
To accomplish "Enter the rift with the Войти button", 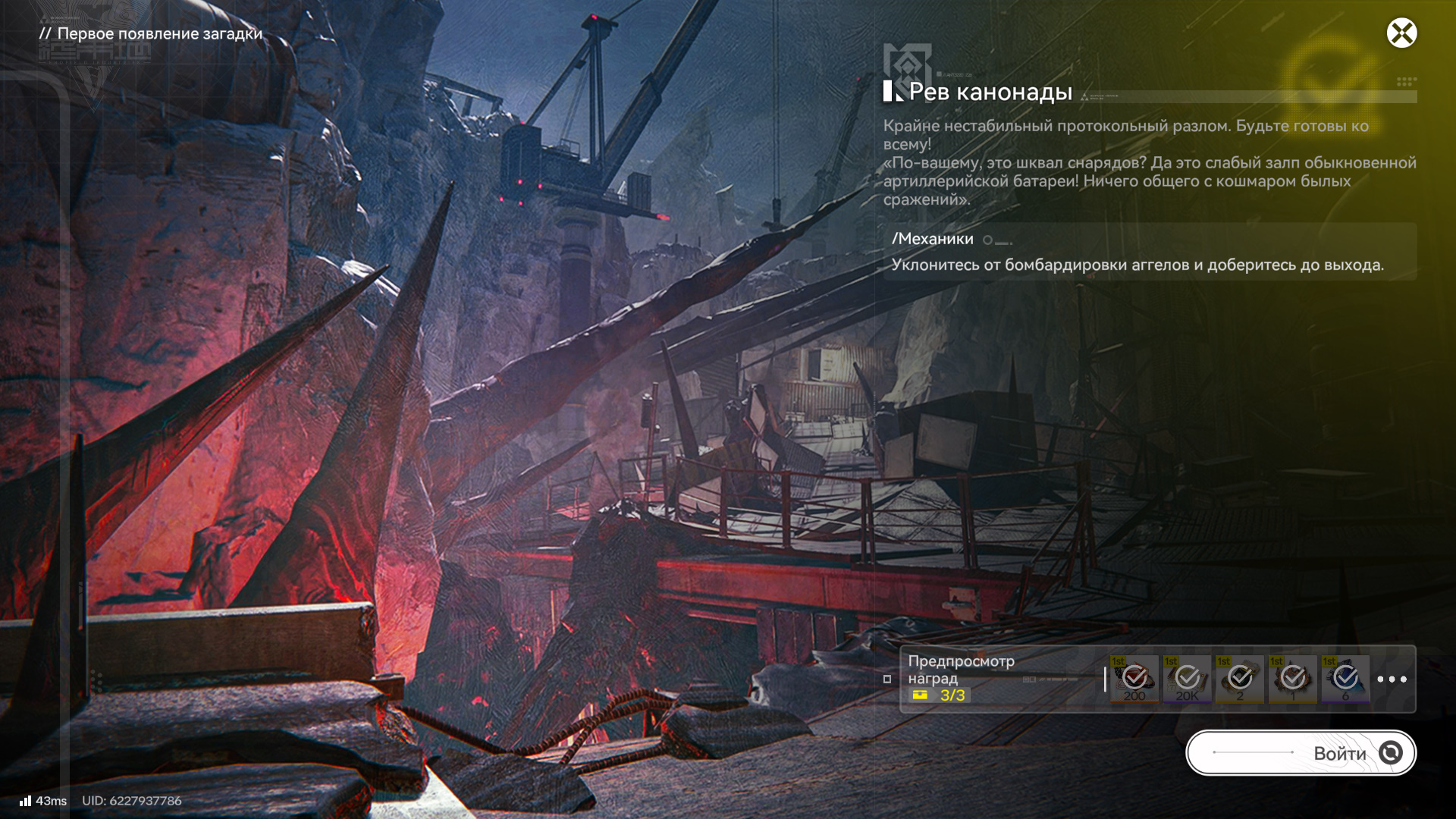I will [x=1301, y=753].
